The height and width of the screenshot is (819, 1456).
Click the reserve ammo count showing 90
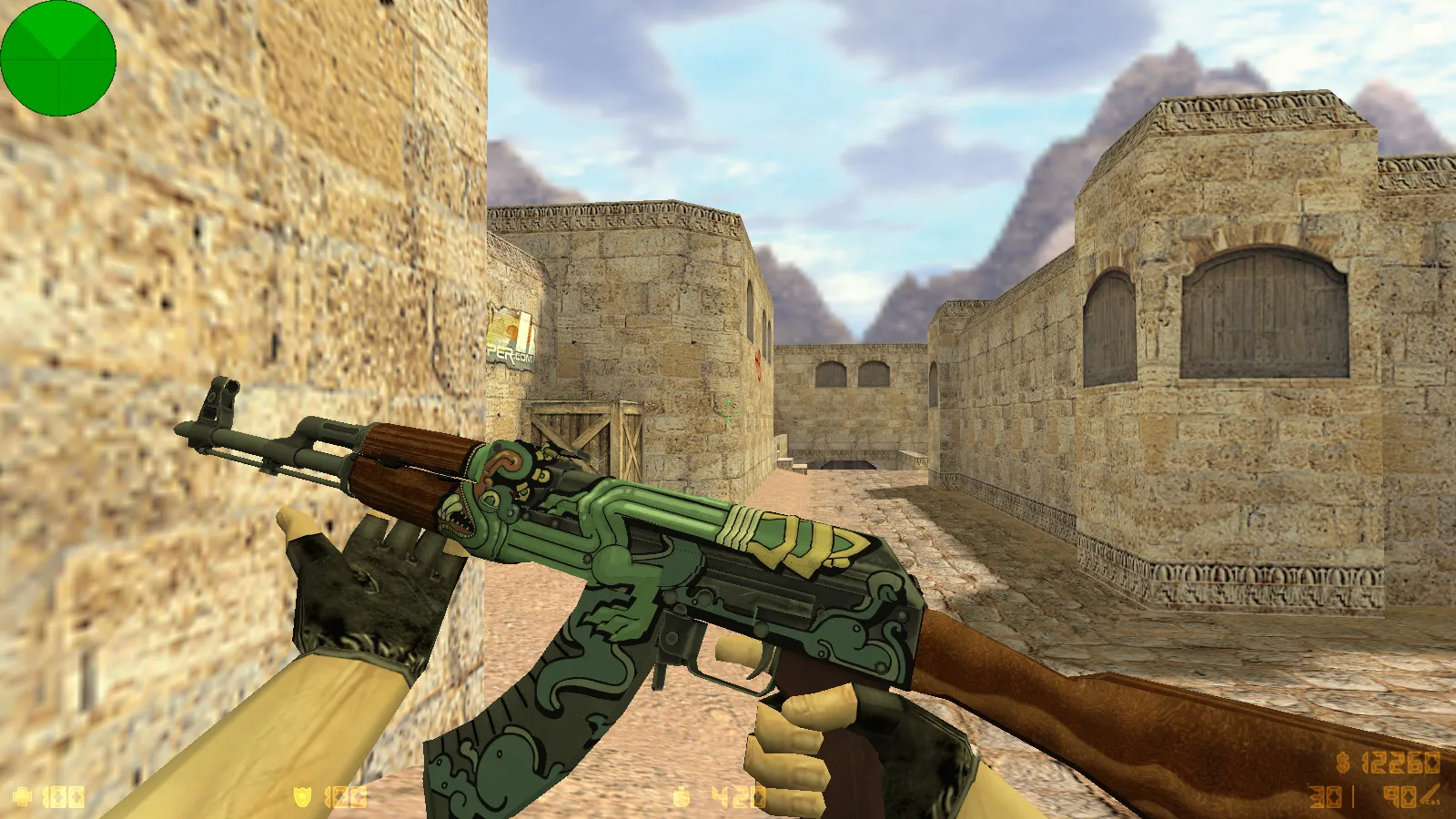pos(1400,795)
